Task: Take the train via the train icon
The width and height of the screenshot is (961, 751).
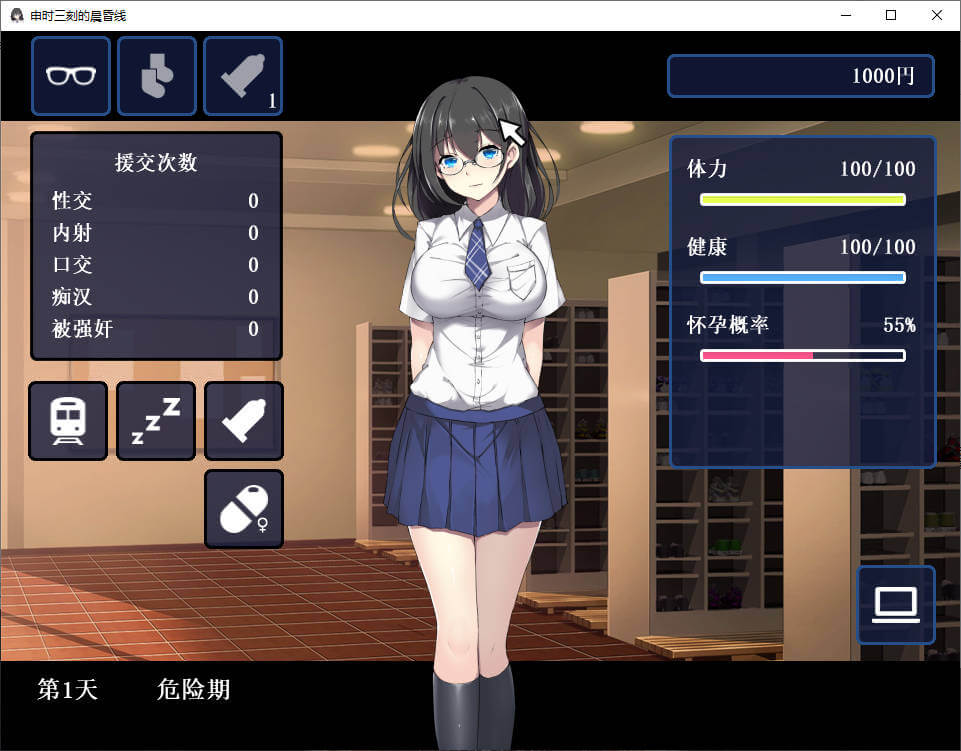Action: coord(68,421)
